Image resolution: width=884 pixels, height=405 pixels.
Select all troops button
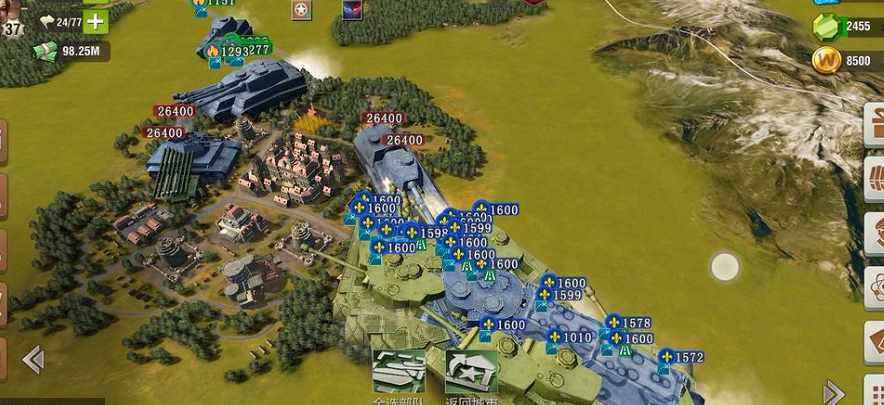point(398,372)
